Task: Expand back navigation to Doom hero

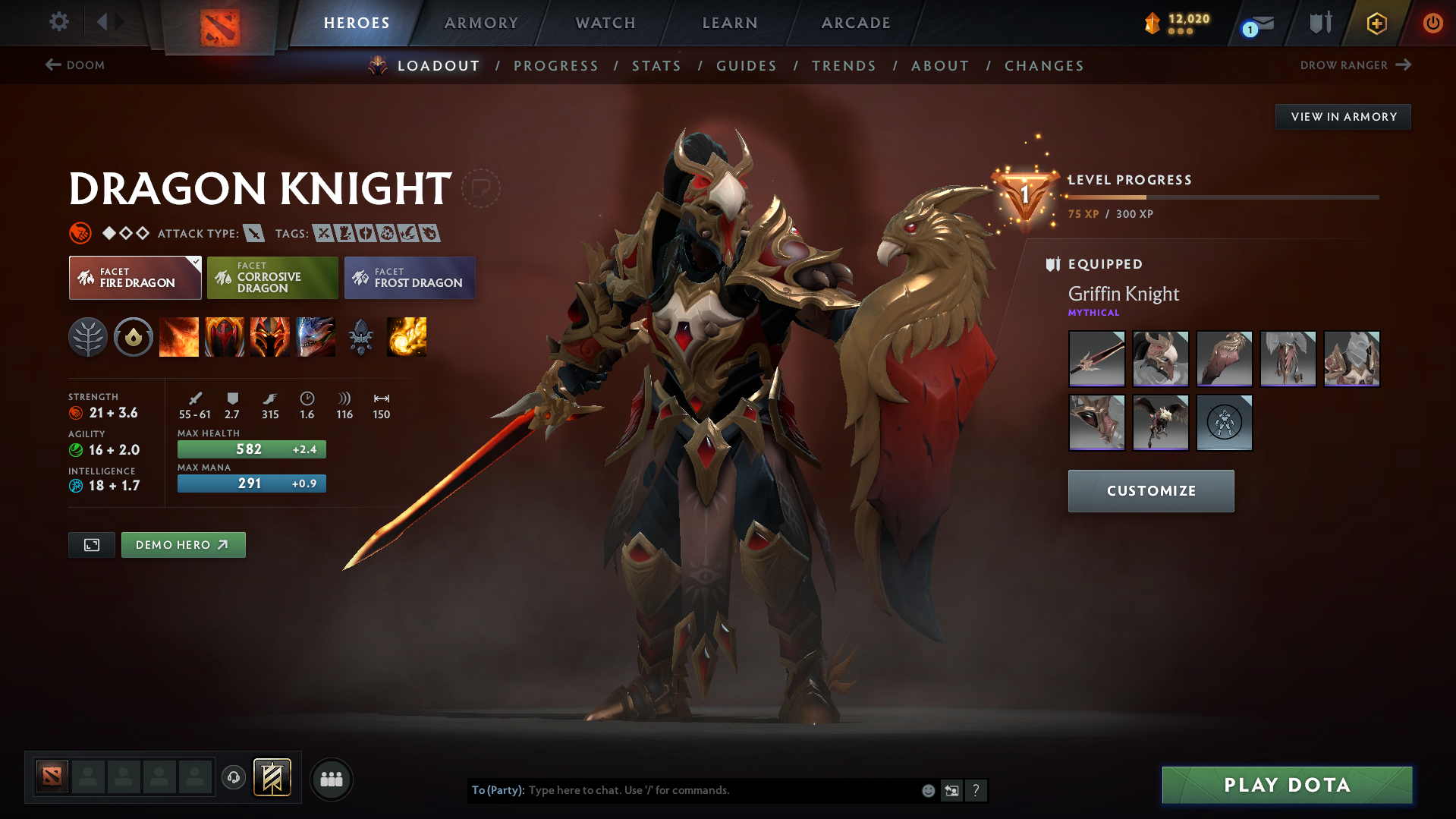Action: tap(74, 65)
